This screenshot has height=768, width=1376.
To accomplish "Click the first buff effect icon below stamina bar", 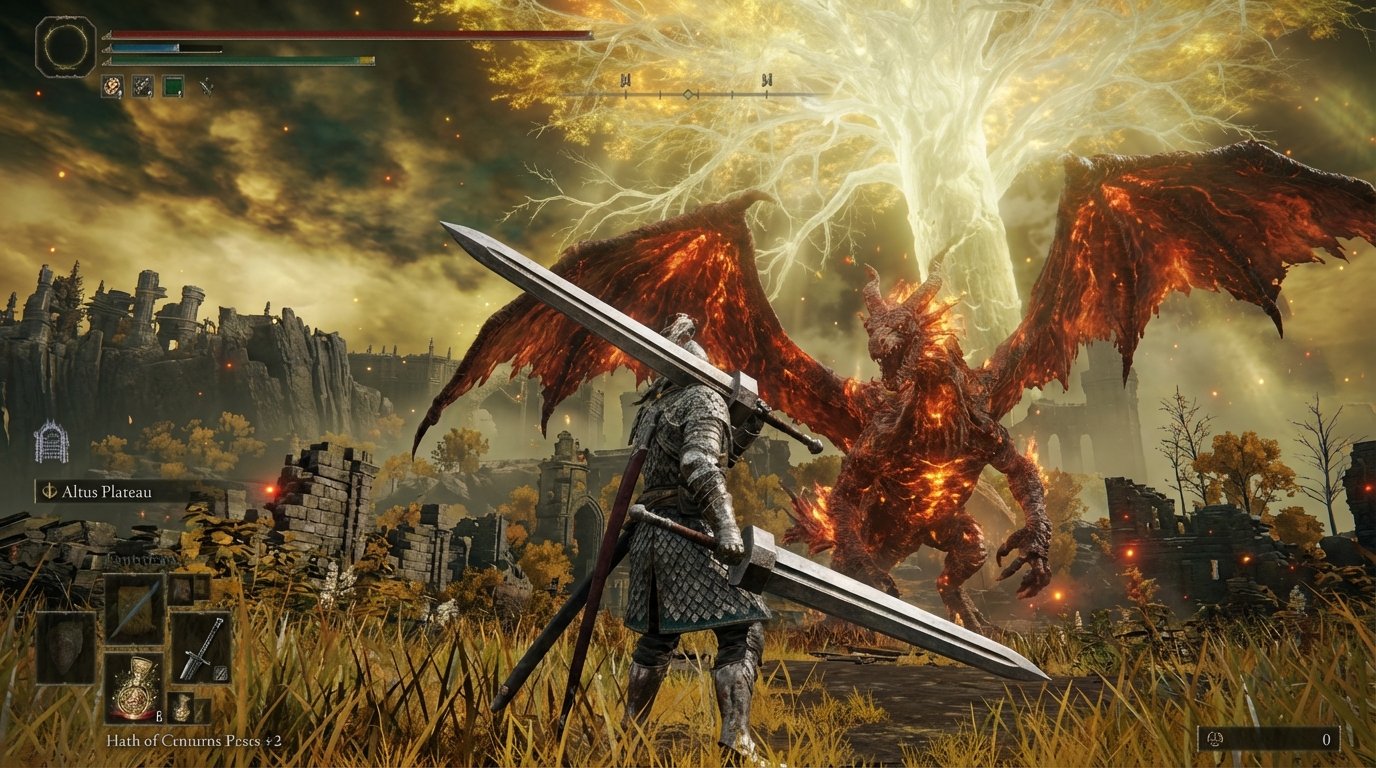I will (113, 85).
